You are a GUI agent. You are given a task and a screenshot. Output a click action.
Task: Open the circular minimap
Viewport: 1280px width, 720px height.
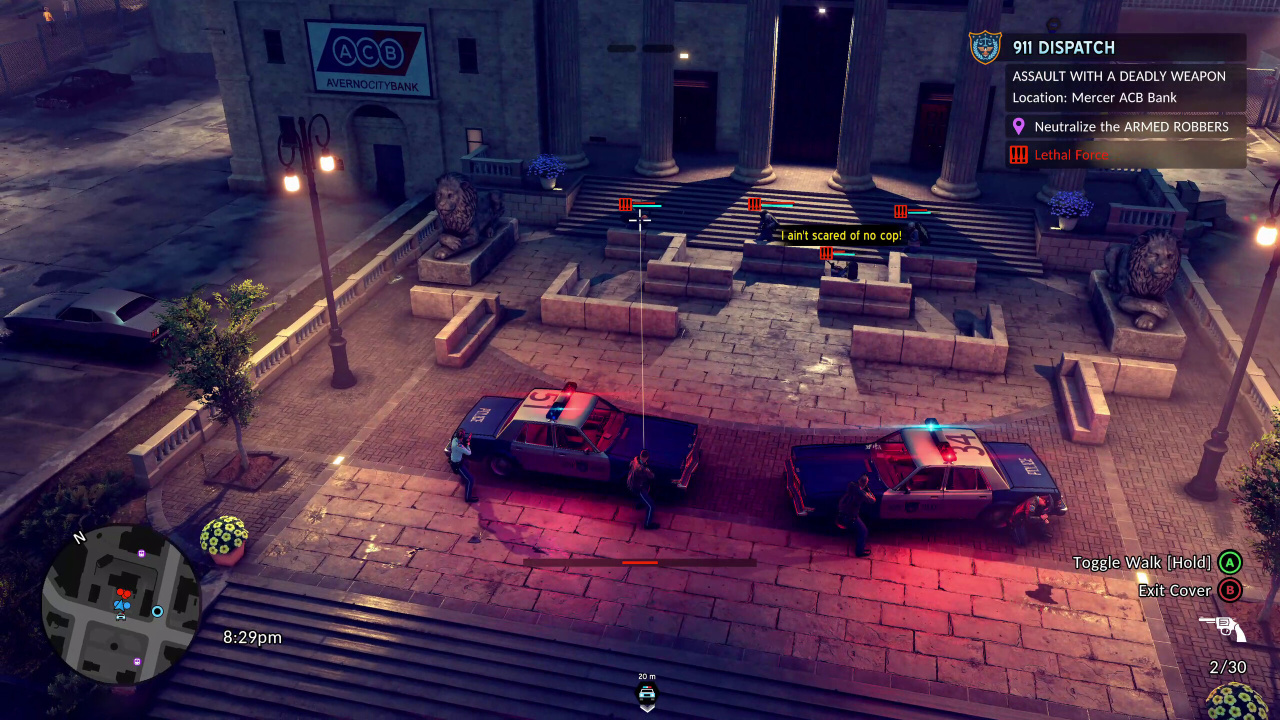[121, 605]
